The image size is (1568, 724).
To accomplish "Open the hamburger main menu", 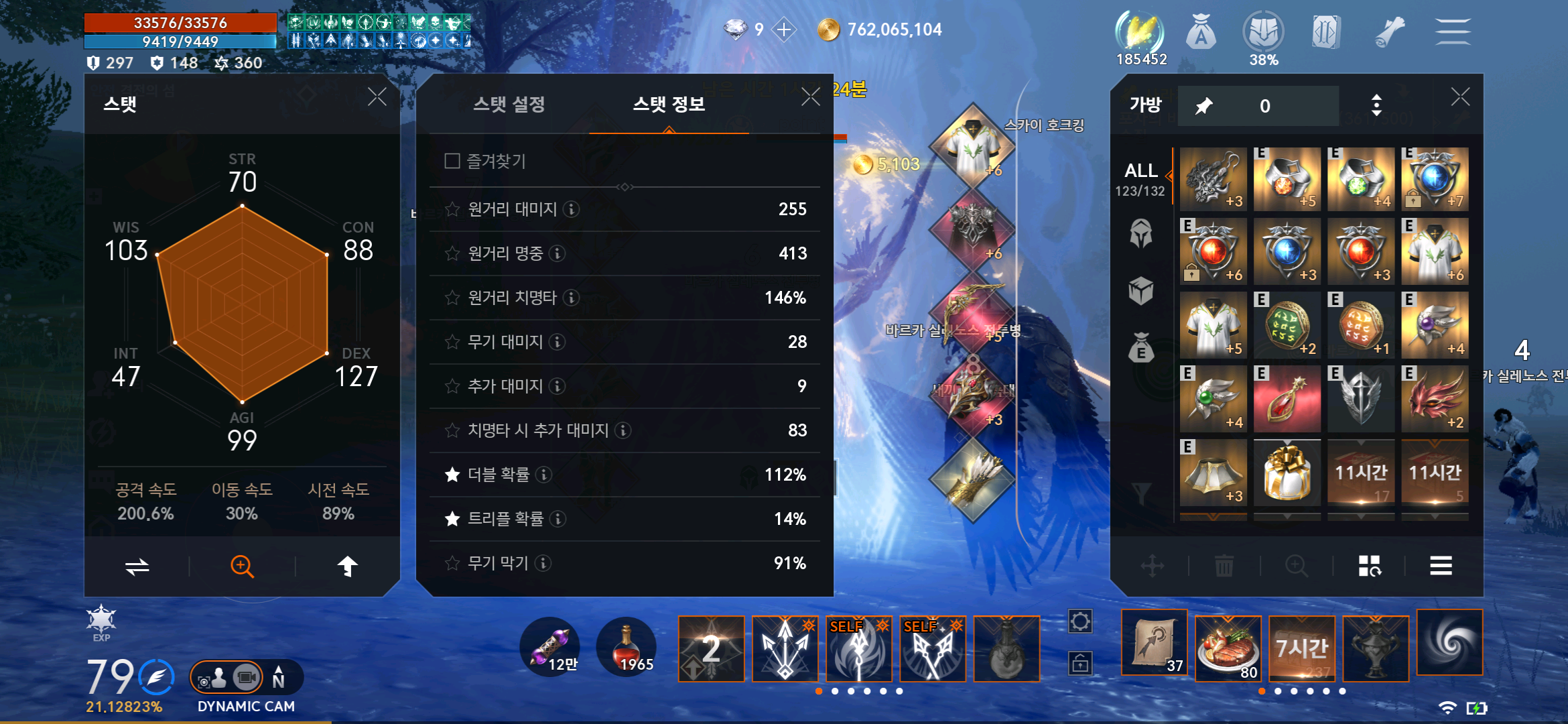I will tap(1453, 32).
